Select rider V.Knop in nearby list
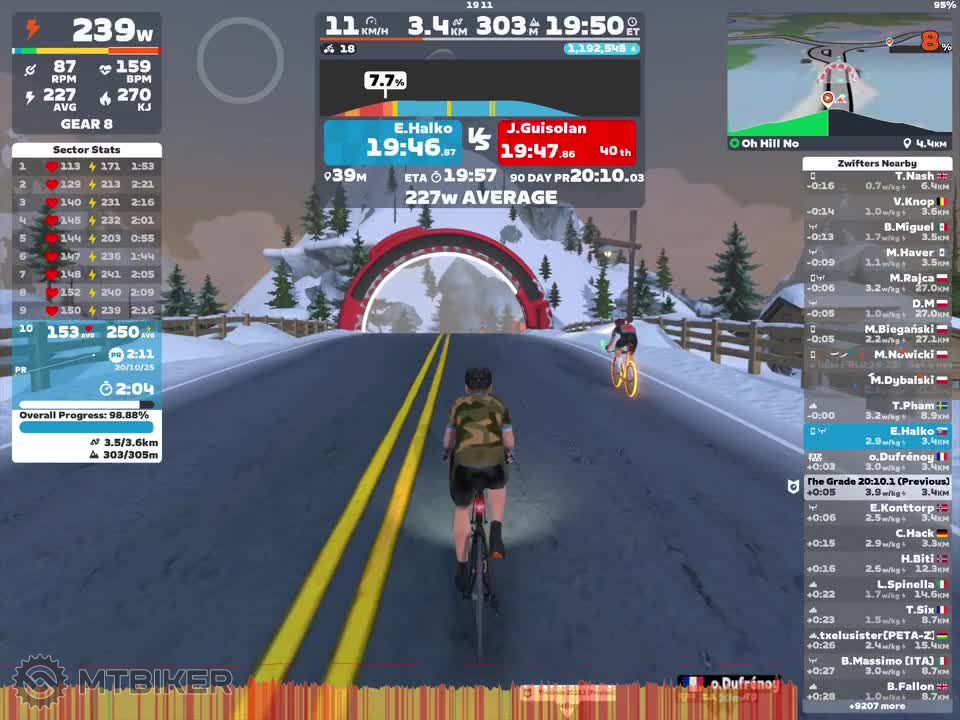 [877, 207]
